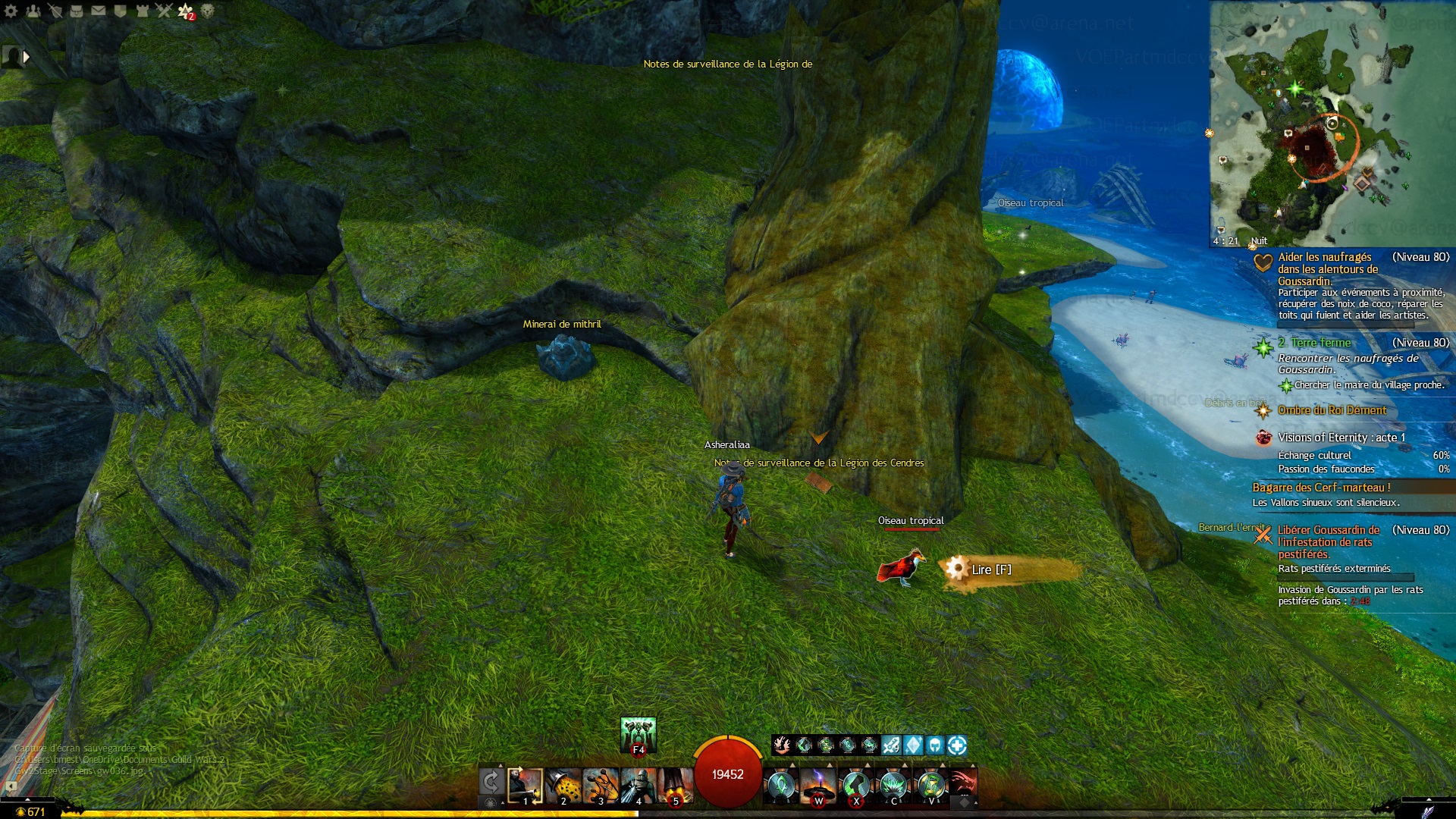The height and width of the screenshot is (819, 1456).
Task: Open the contacts and LFG panel
Action: click(x=33, y=11)
